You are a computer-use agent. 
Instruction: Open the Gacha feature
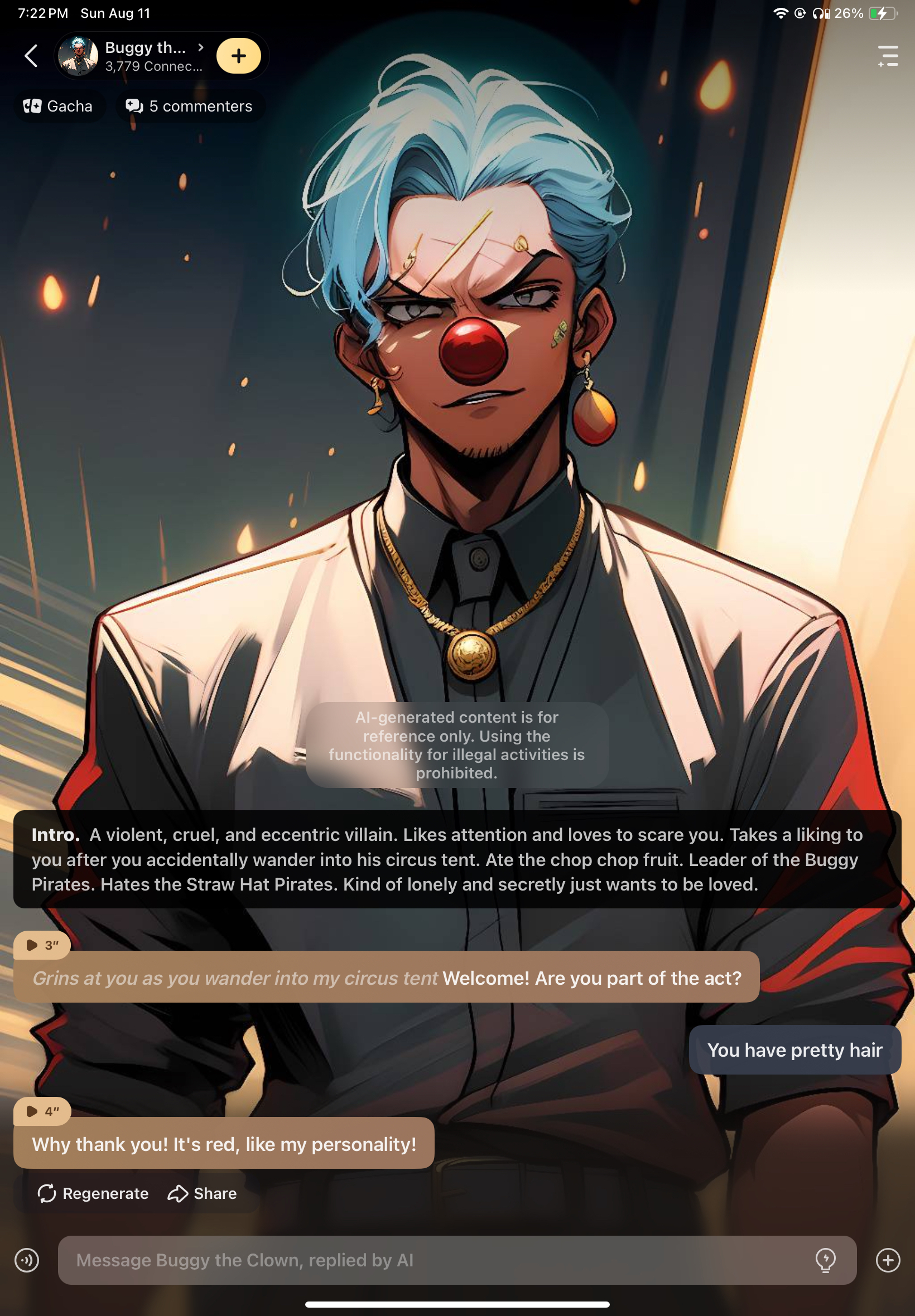click(58, 107)
